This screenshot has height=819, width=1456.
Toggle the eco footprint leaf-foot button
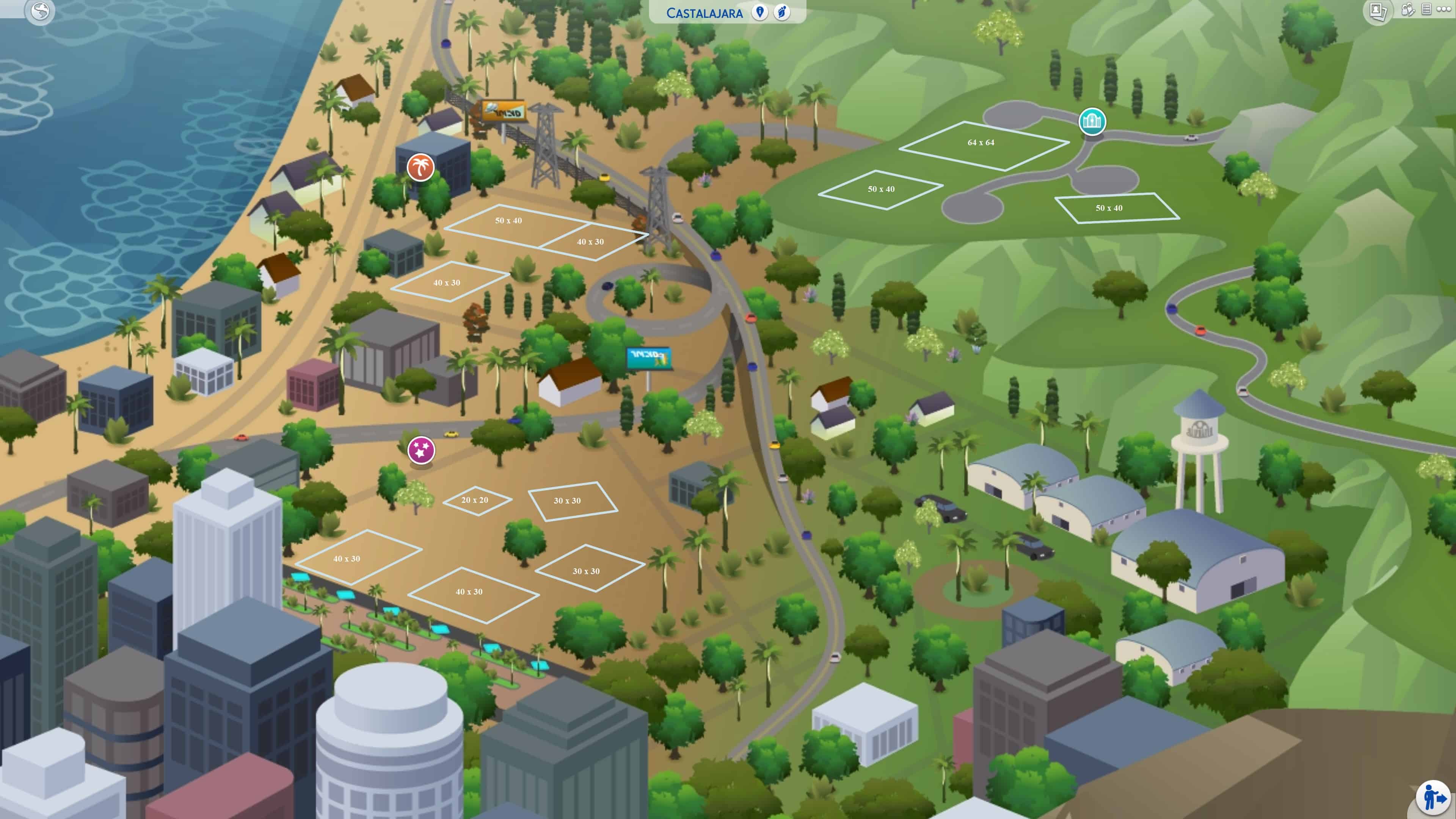point(782,13)
